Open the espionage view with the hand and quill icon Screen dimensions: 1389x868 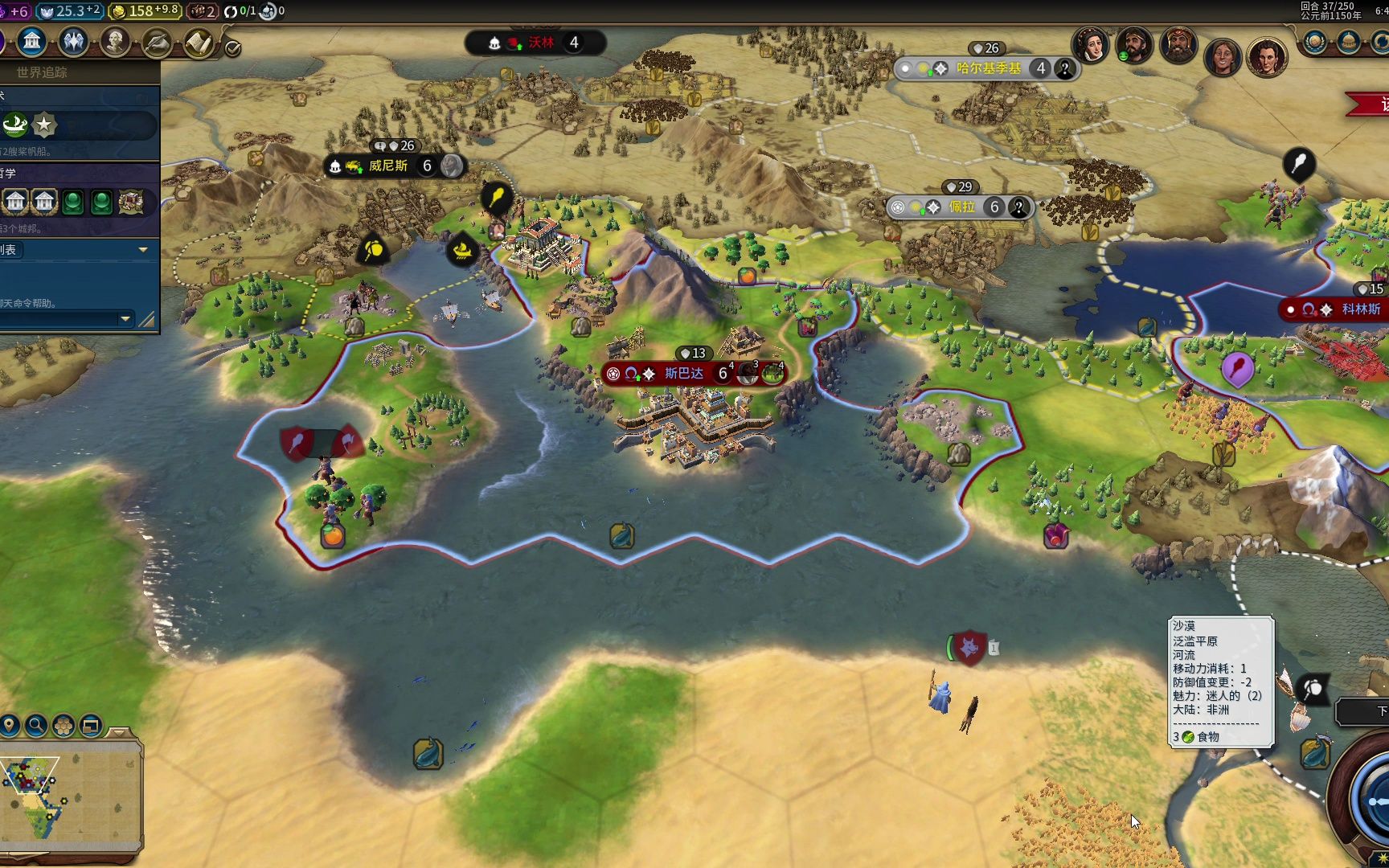point(158,42)
